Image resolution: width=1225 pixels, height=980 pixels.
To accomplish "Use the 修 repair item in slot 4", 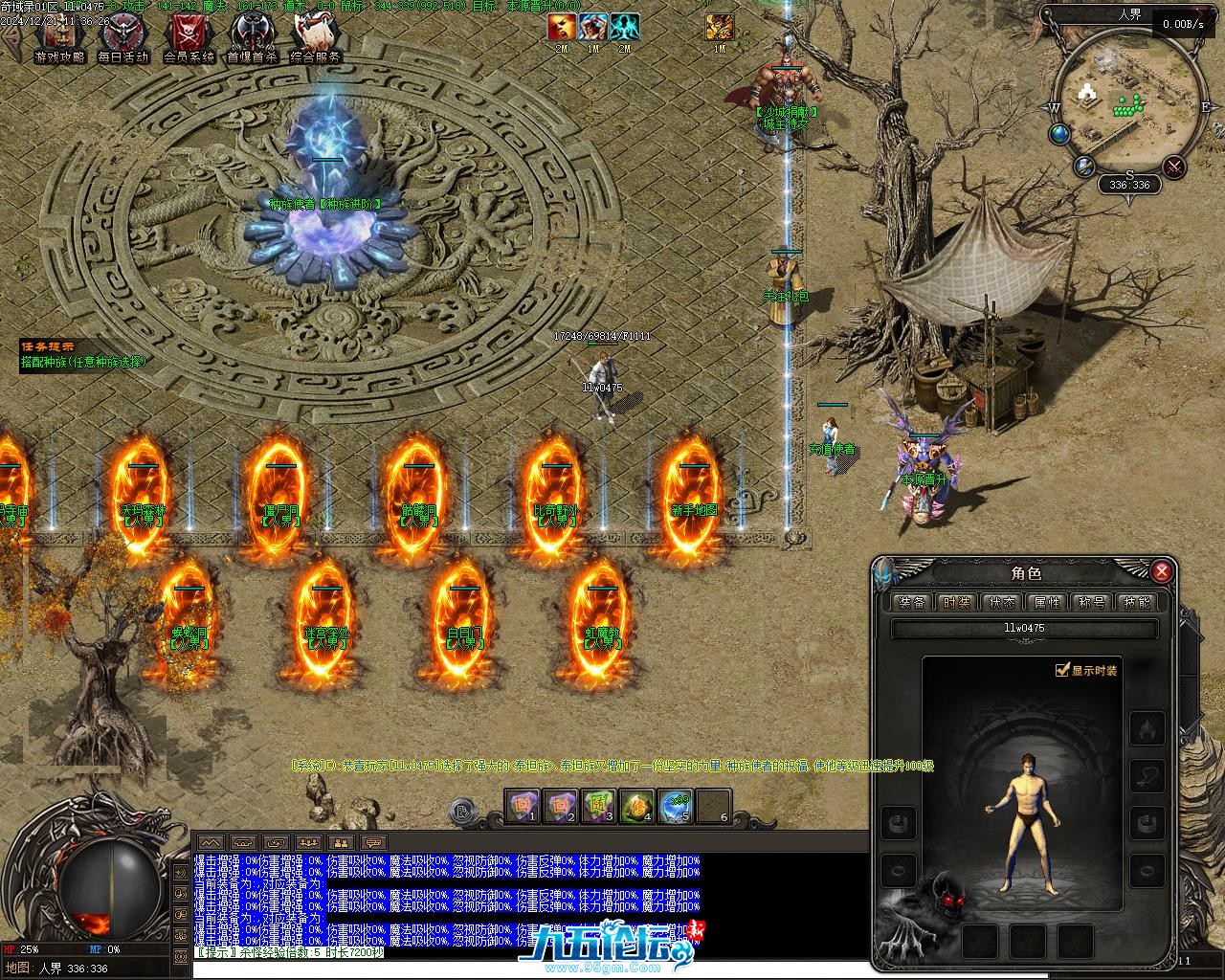I will click(x=636, y=808).
